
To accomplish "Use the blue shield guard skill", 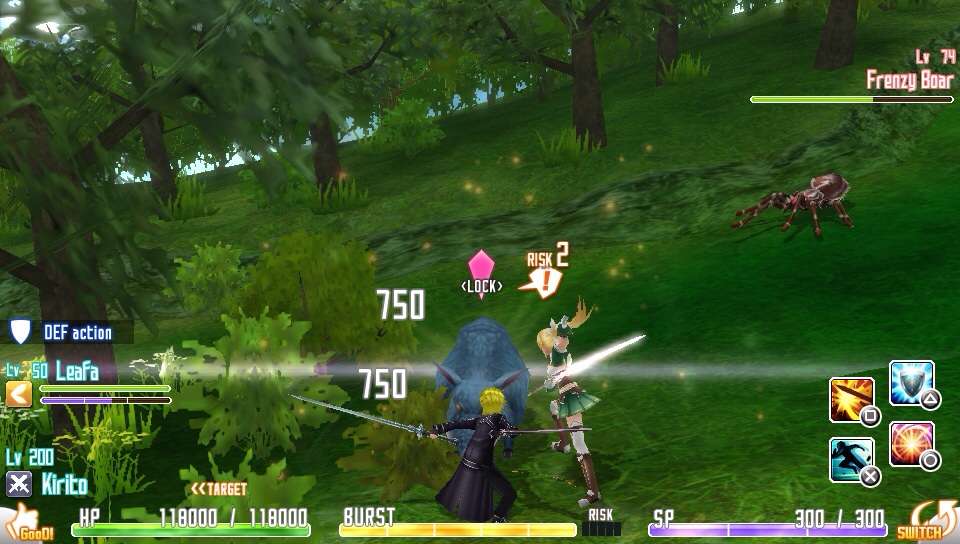I will 910,382.
